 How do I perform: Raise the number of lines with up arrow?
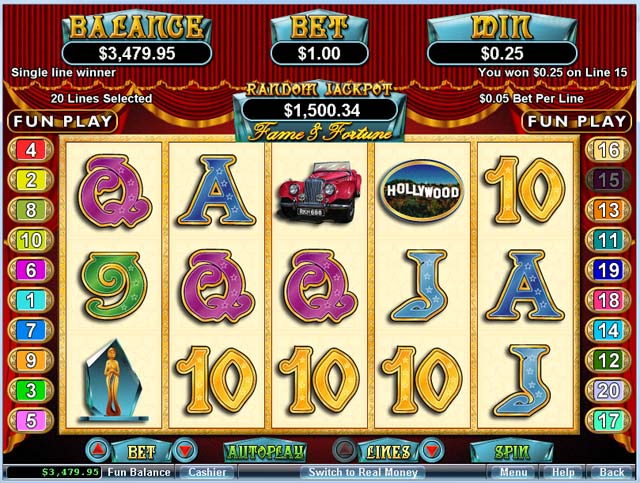coord(343,451)
